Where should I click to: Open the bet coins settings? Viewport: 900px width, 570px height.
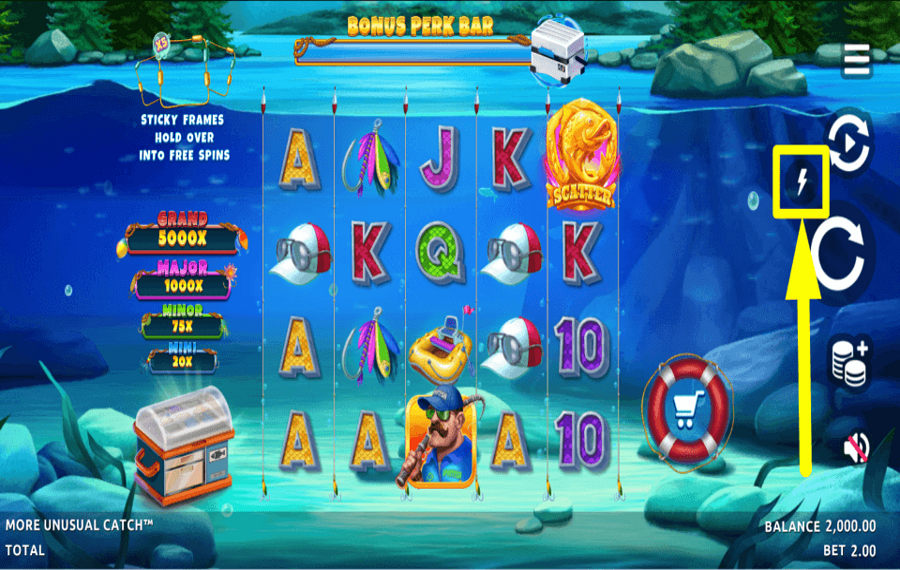[x=849, y=360]
